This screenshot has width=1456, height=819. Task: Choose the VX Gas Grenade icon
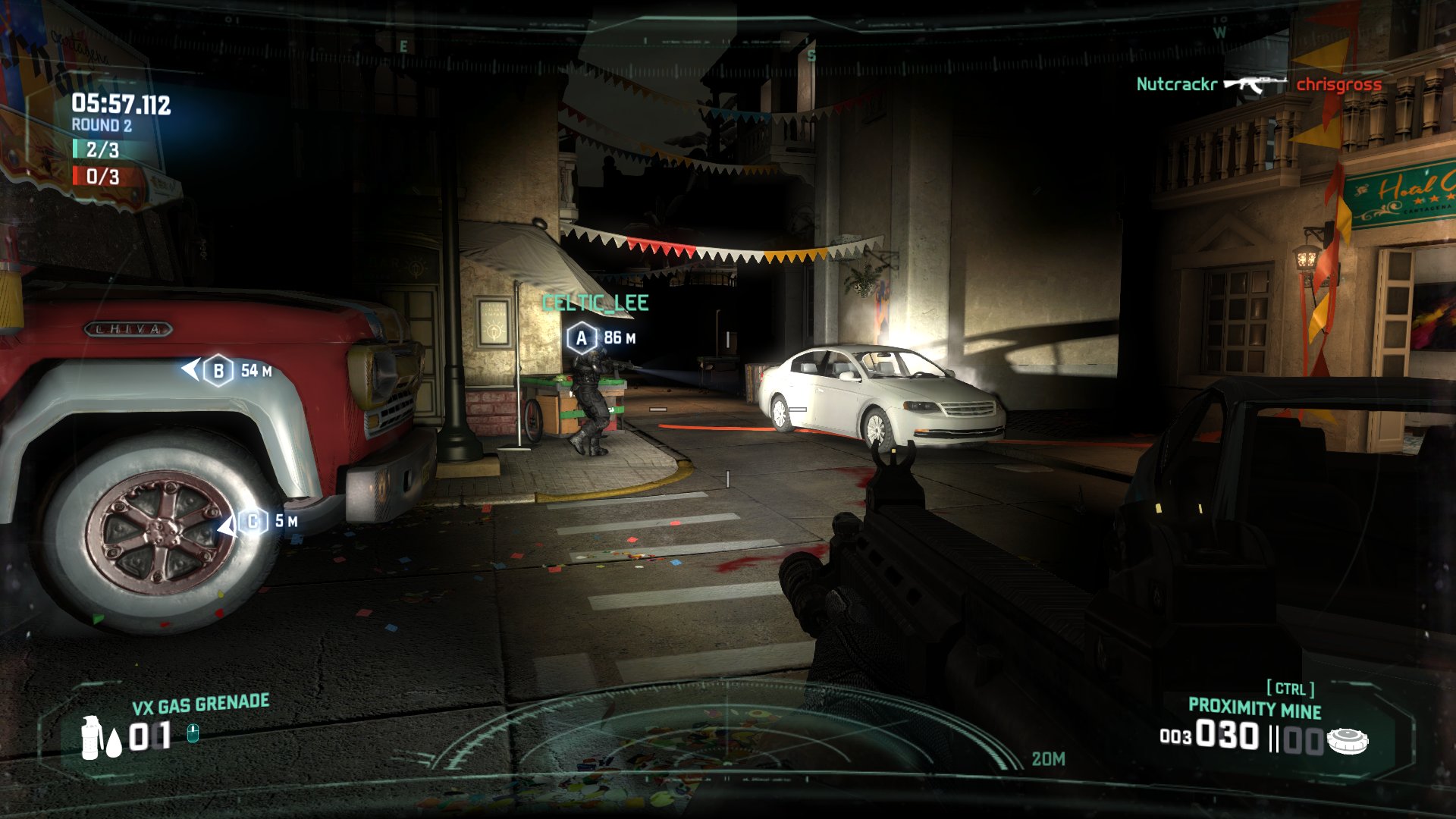coord(91,737)
